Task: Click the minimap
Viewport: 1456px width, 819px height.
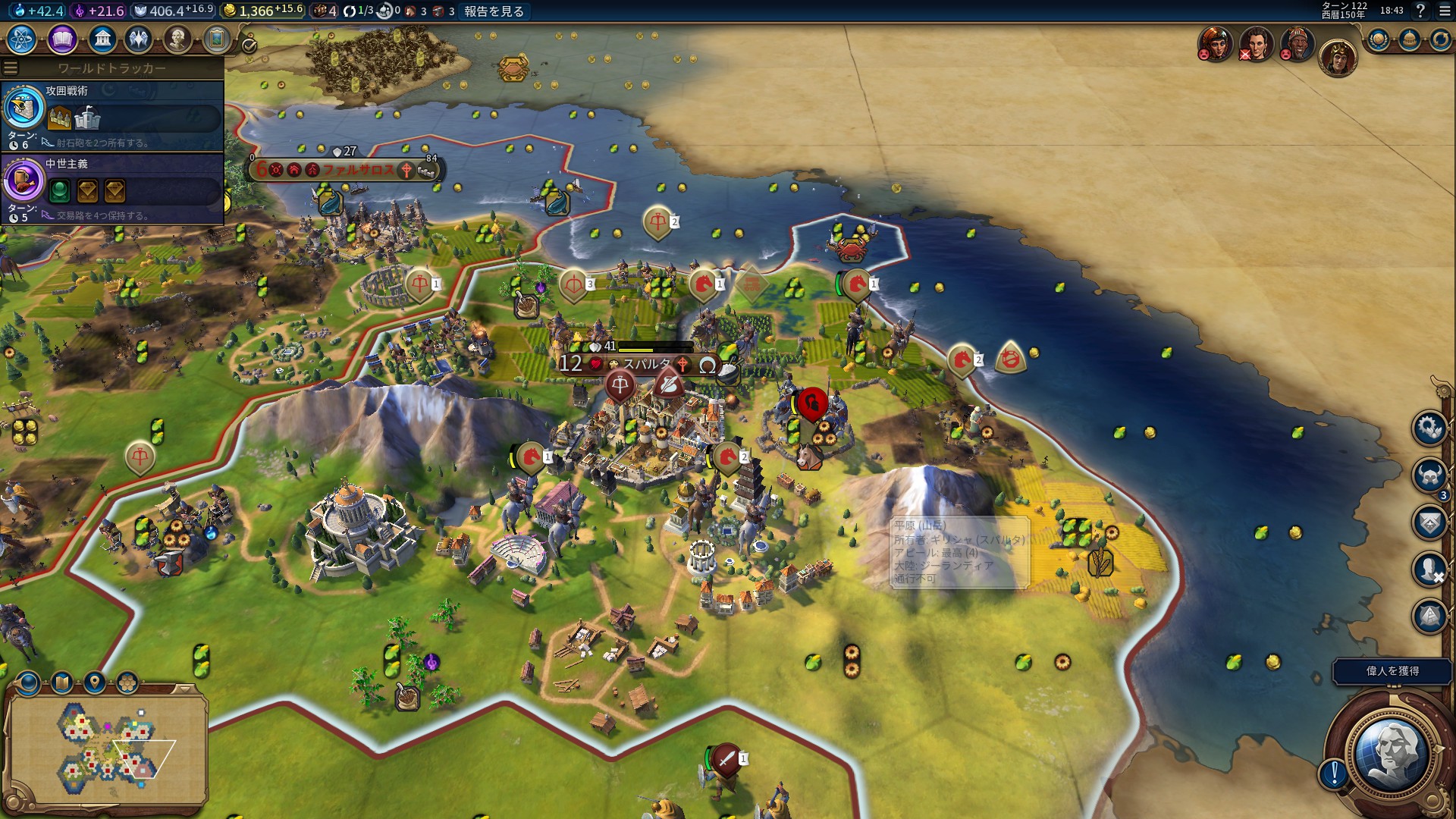Action: coord(106,747)
